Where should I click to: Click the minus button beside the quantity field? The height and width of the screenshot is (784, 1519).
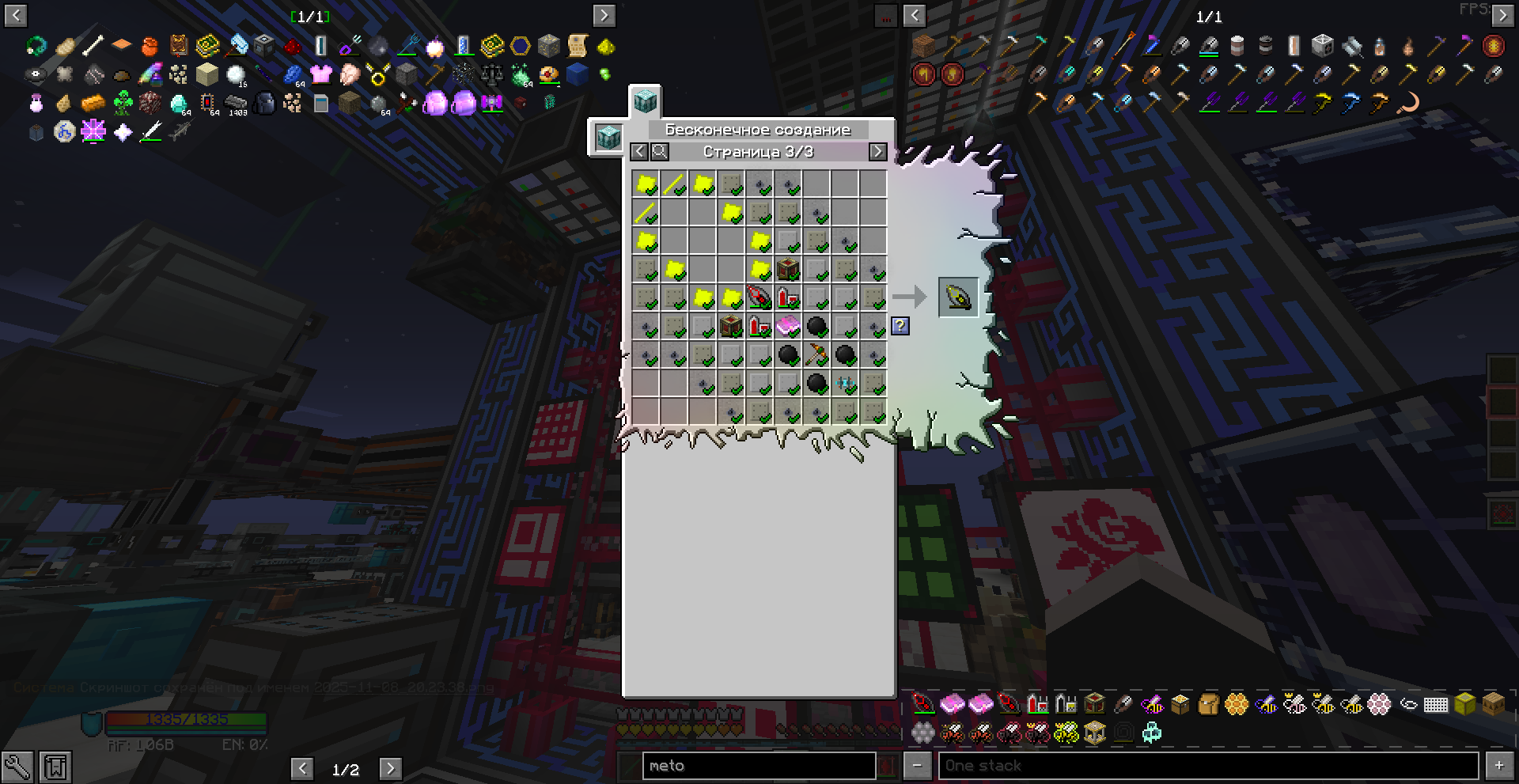click(917, 766)
